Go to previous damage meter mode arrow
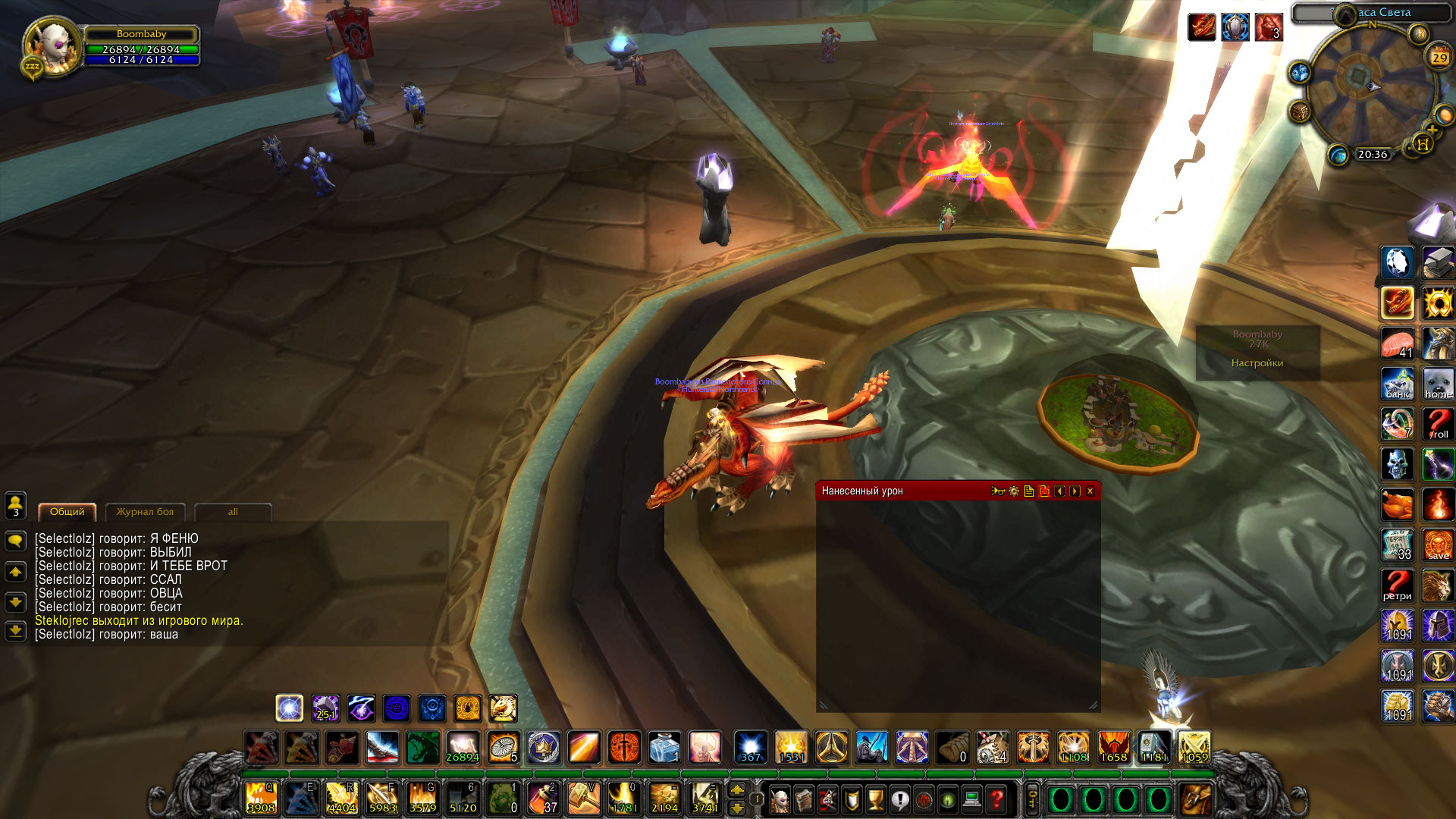The height and width of the screenshot is (819, 1456). click(x=1059, y=491)
